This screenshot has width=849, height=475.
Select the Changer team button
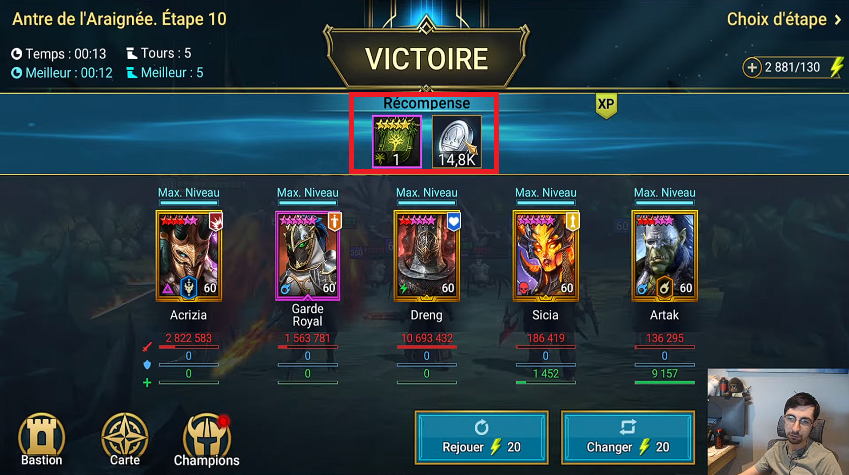[x=628, y=435]
